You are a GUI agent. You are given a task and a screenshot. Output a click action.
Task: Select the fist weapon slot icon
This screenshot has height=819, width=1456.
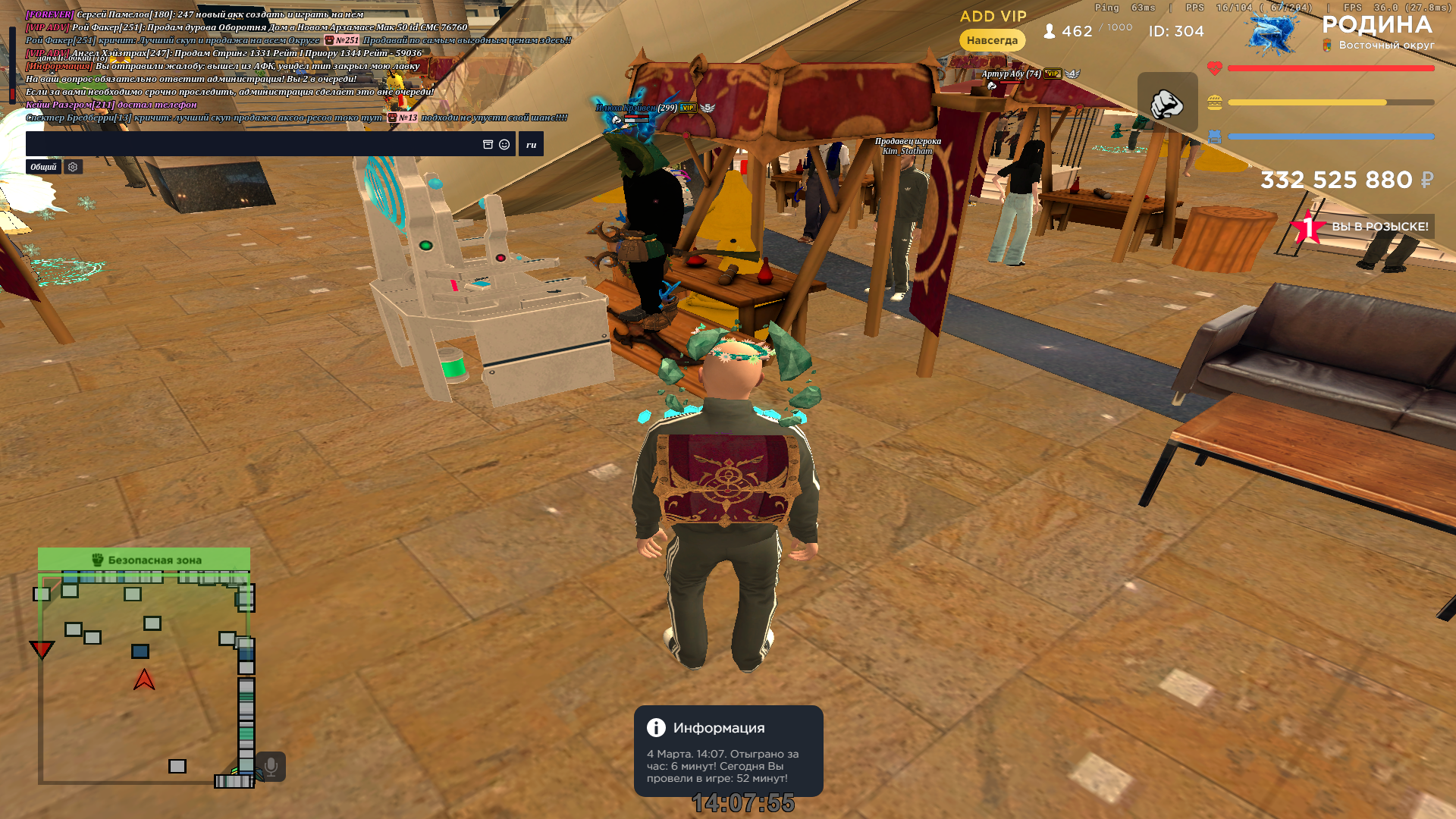[1167, 103]
